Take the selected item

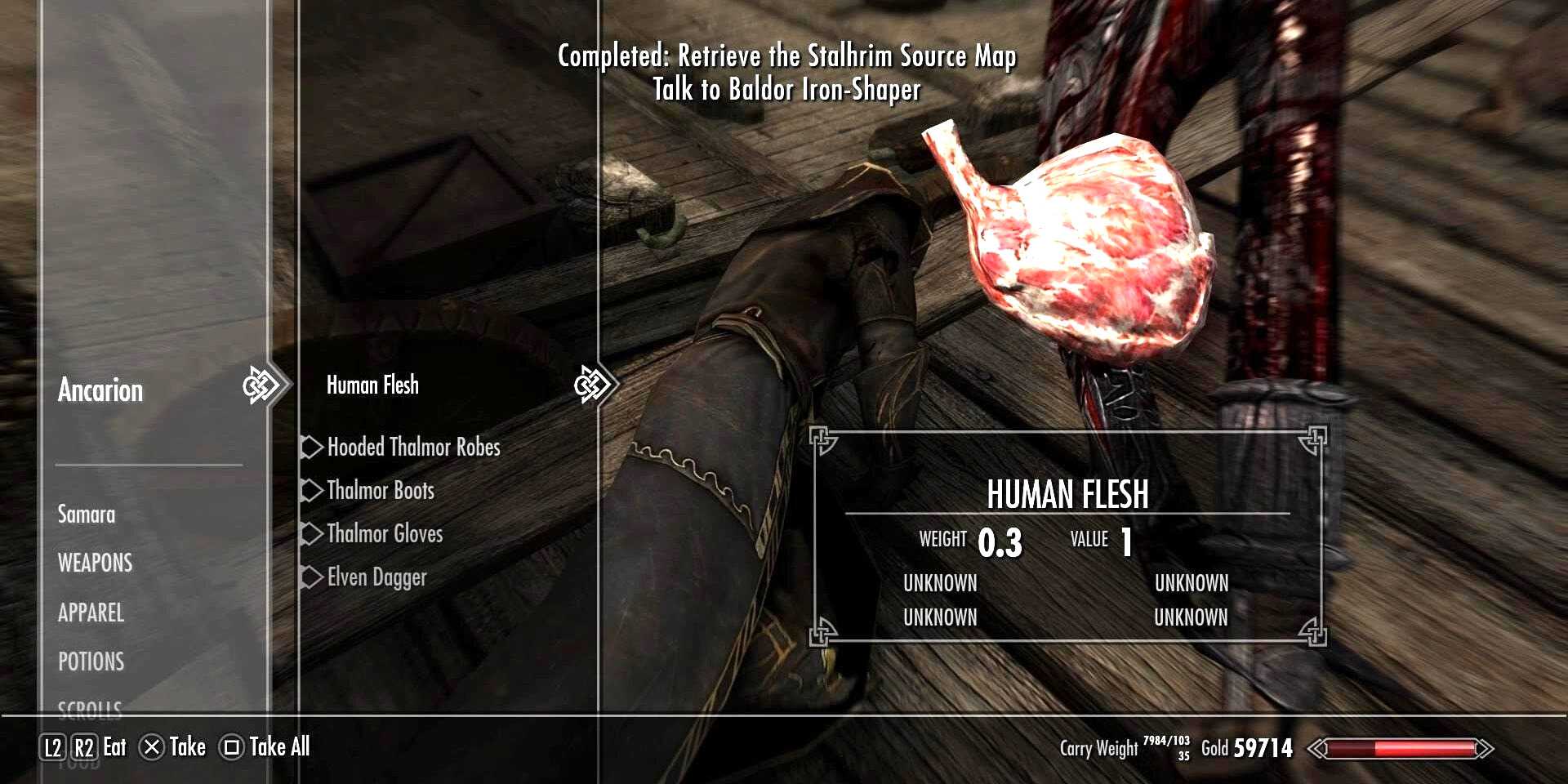click(173, 747)
